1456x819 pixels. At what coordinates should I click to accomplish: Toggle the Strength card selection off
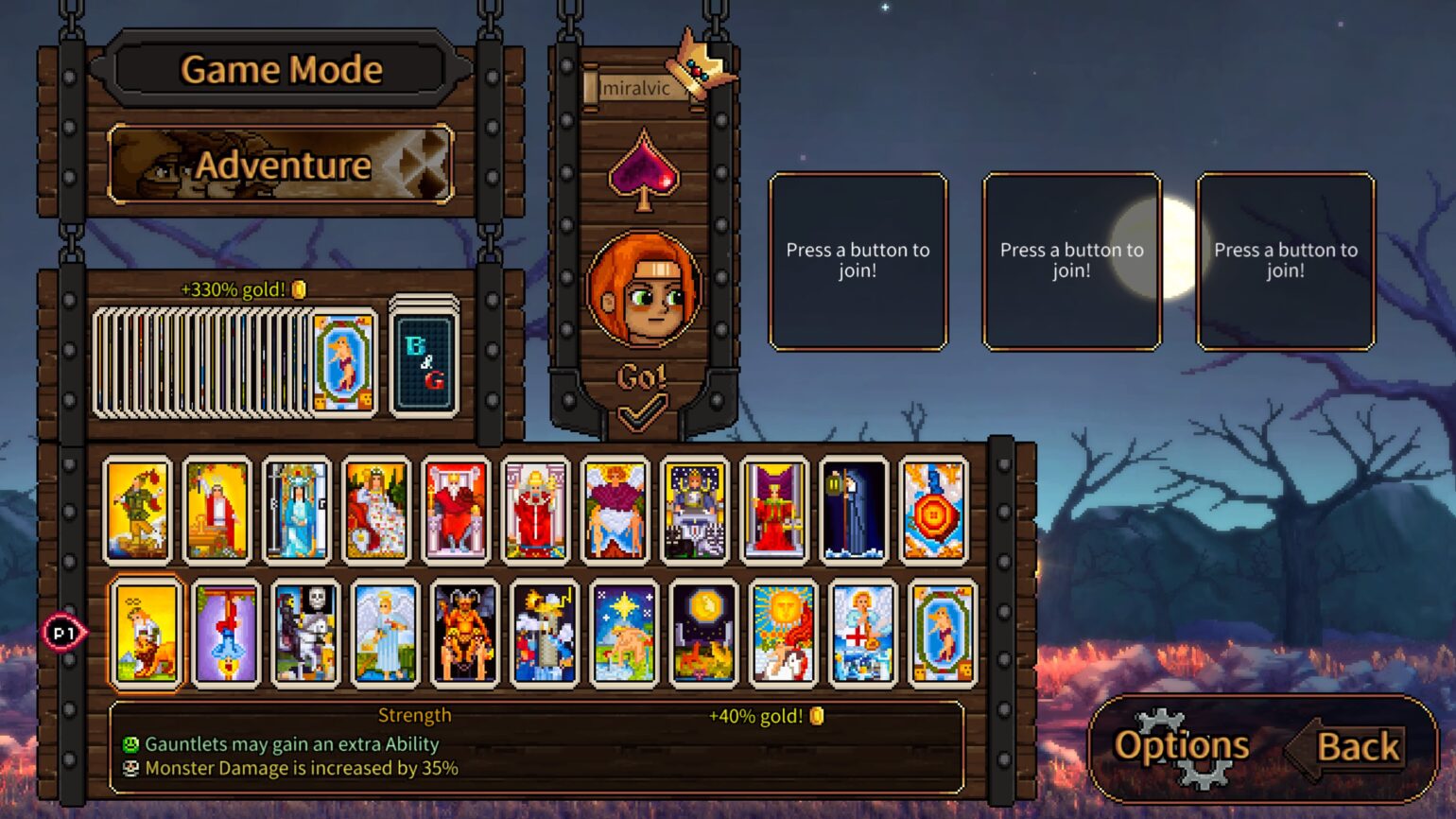[x=147, y=634]
